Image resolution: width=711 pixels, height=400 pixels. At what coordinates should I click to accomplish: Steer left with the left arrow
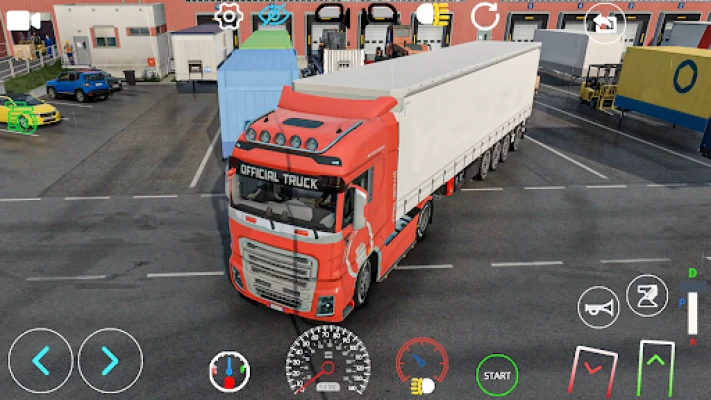pyautogui.click(x=41, y=360)
